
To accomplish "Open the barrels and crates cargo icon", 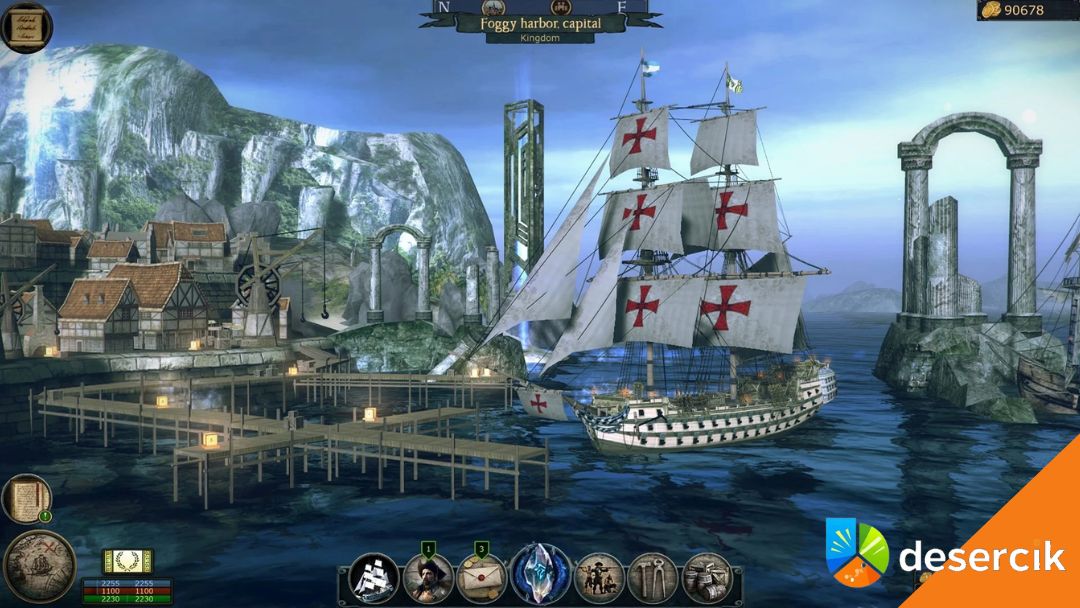I will pos(707,577).
